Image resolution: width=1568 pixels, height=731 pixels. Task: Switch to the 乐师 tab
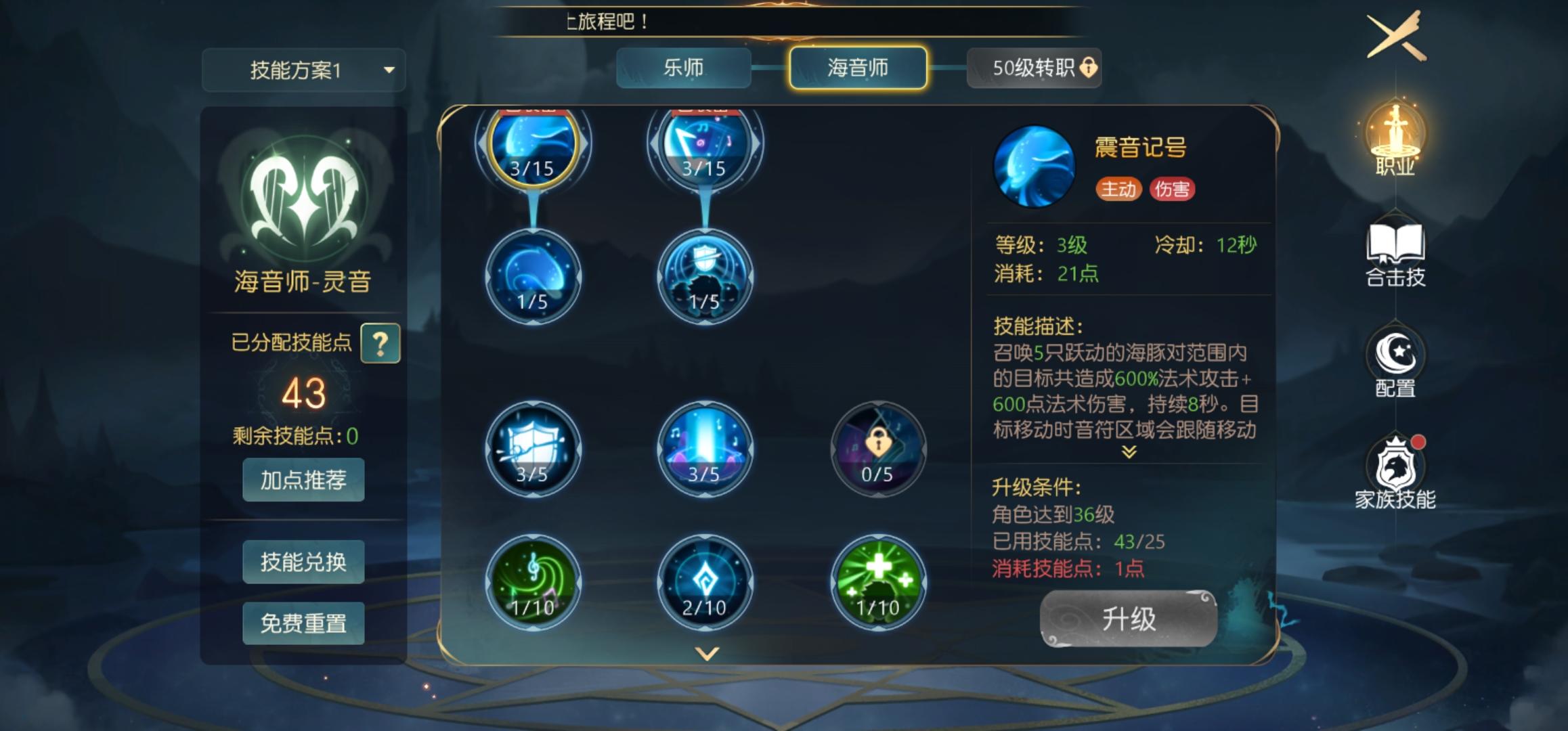click(684, 68)
